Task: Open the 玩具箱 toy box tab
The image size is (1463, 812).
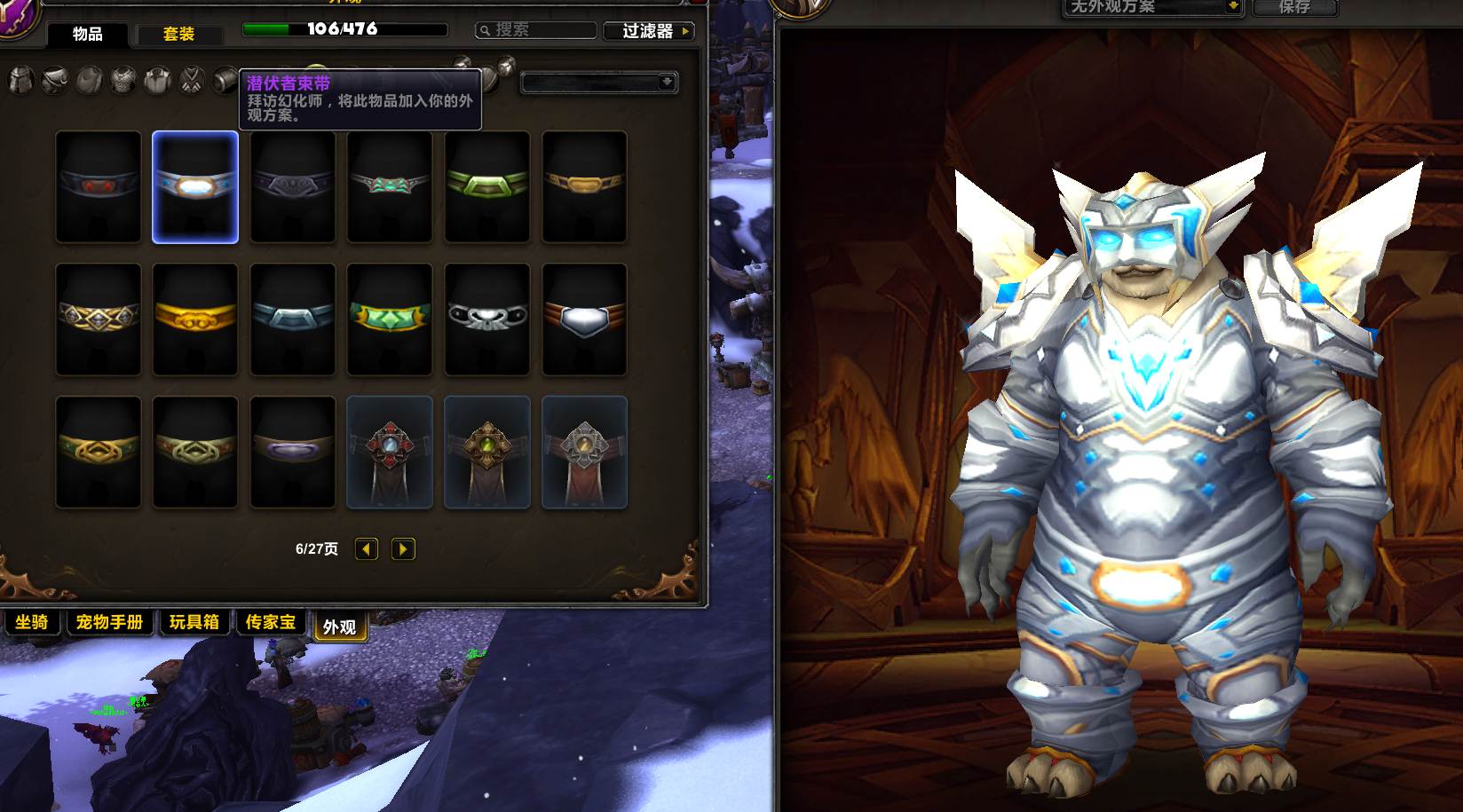Action: [x=194, y=622]
